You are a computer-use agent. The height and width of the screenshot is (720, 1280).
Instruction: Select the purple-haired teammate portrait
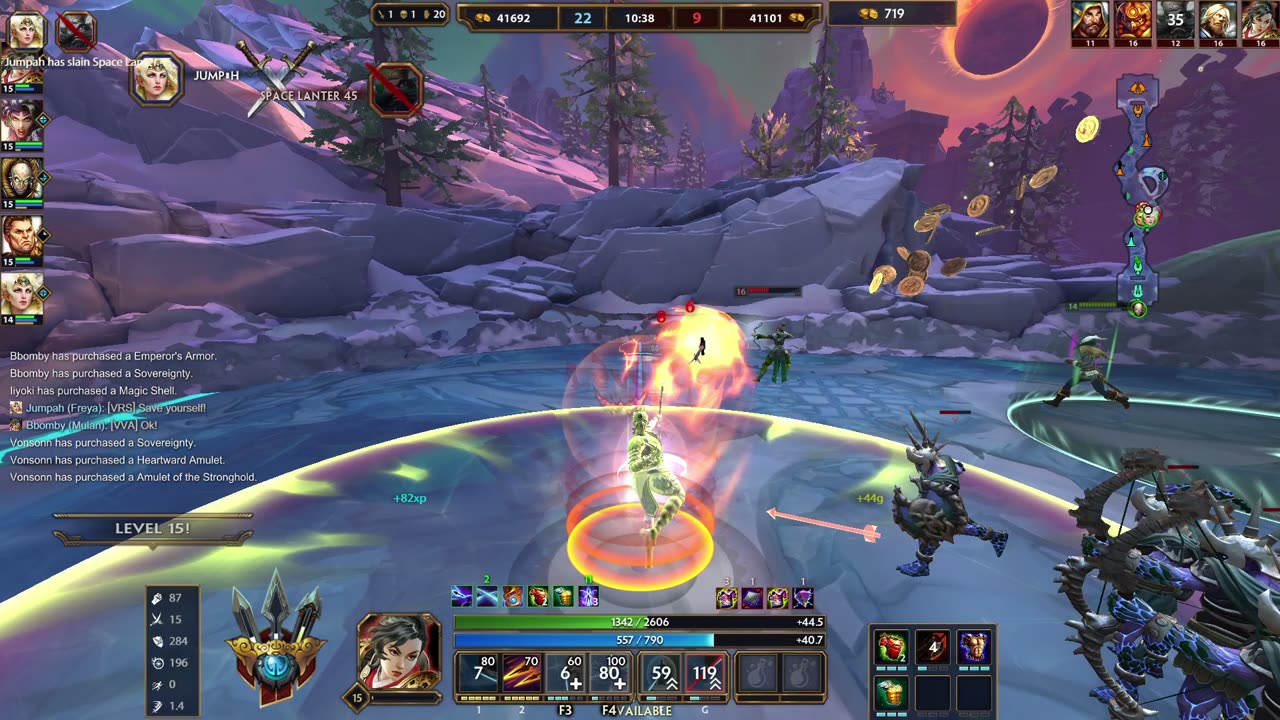(21, 121)
